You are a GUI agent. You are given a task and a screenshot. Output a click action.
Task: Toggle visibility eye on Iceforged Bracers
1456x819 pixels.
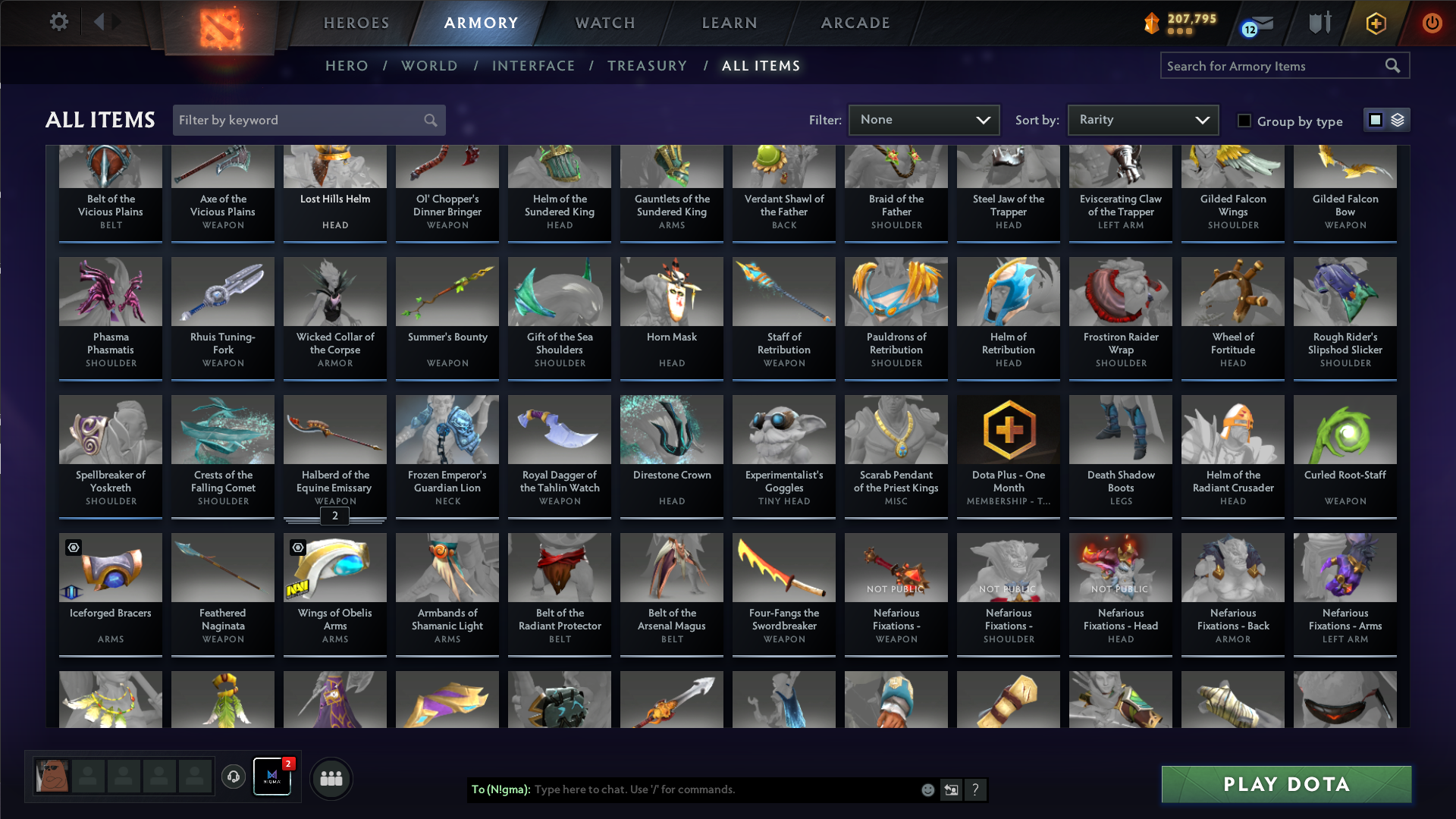(74, 547)
